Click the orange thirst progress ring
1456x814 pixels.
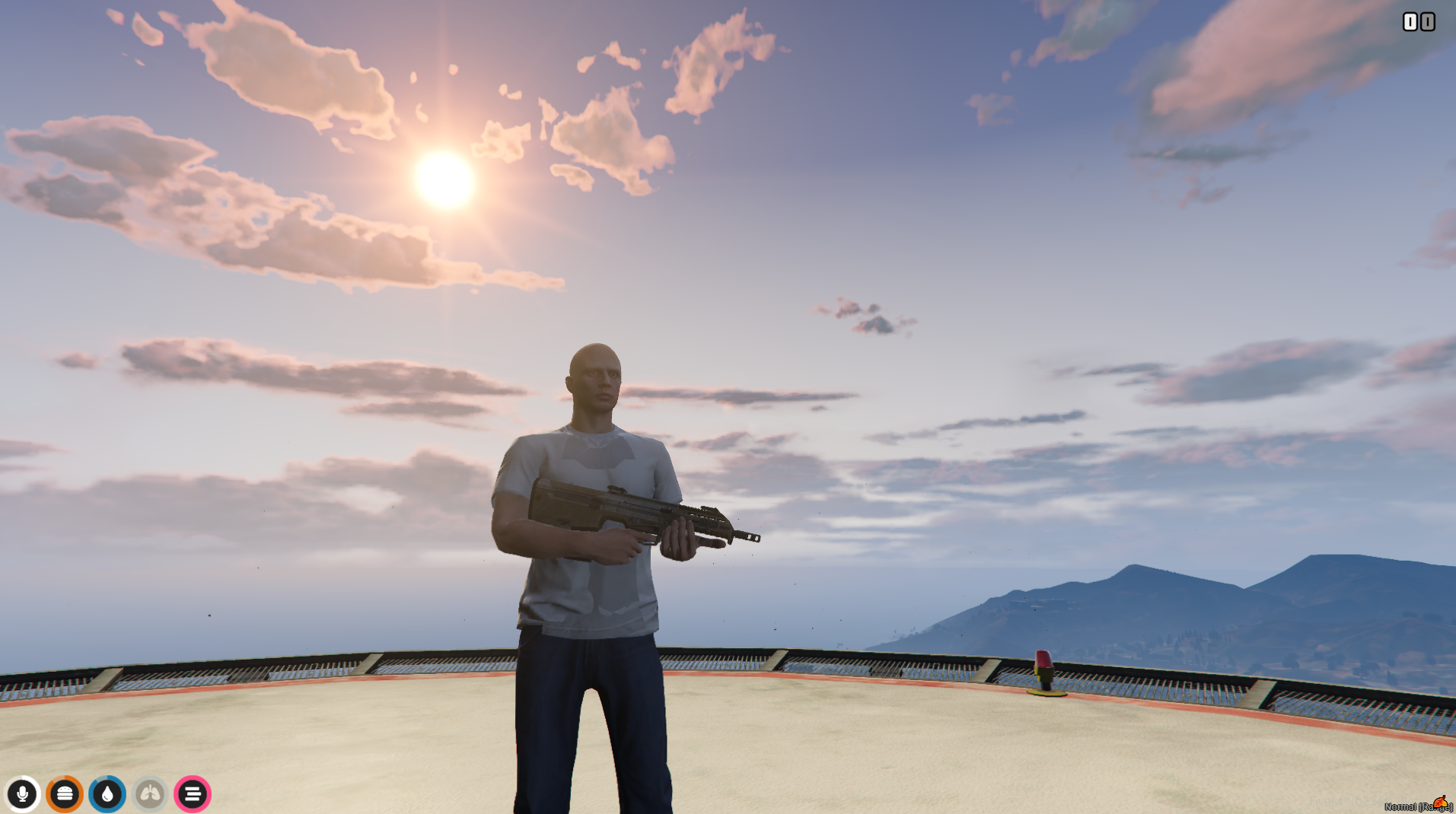pyautogui.click(x=65, y=794)
